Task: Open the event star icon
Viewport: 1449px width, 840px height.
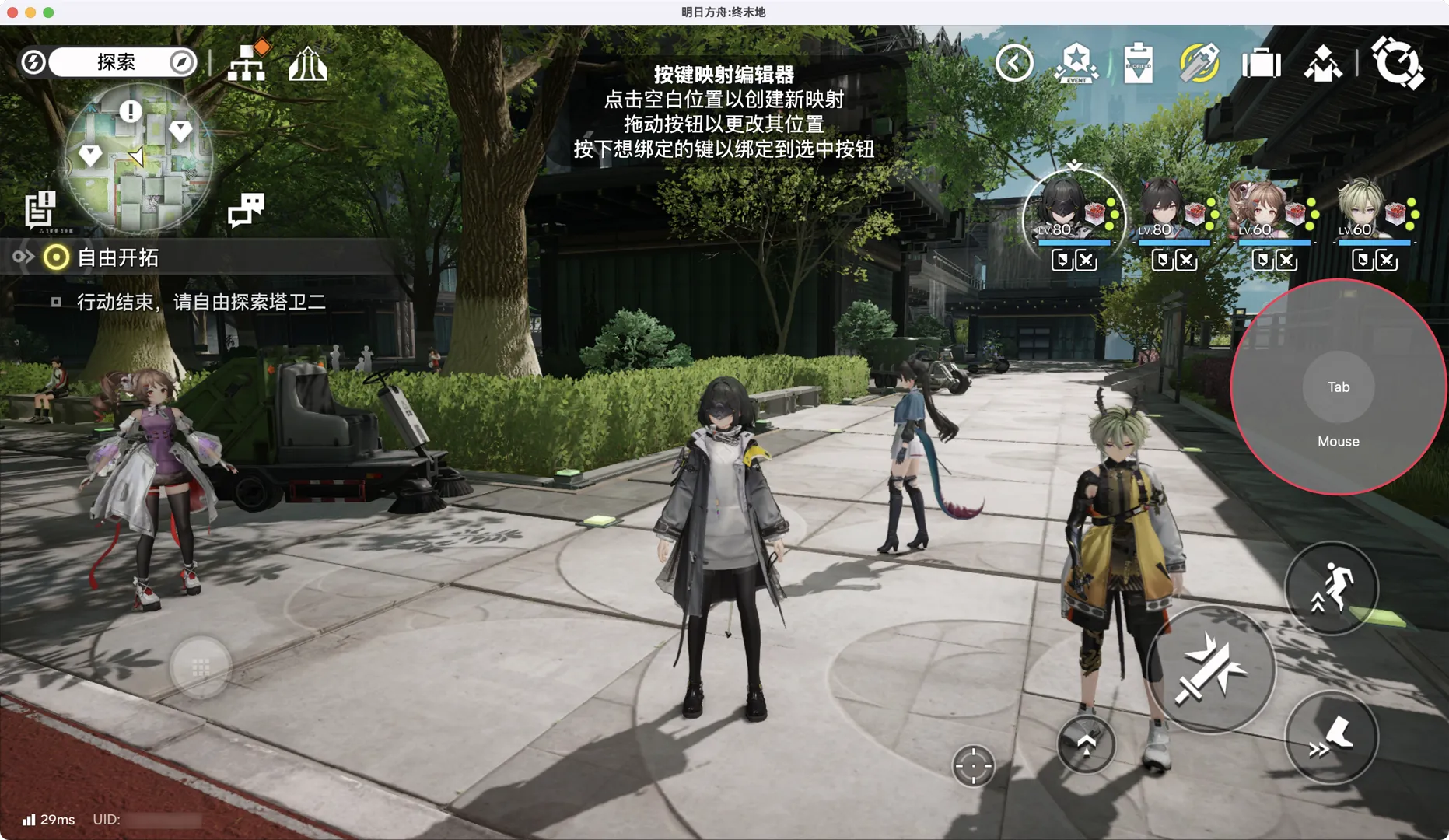Action: click(1076, 63)
